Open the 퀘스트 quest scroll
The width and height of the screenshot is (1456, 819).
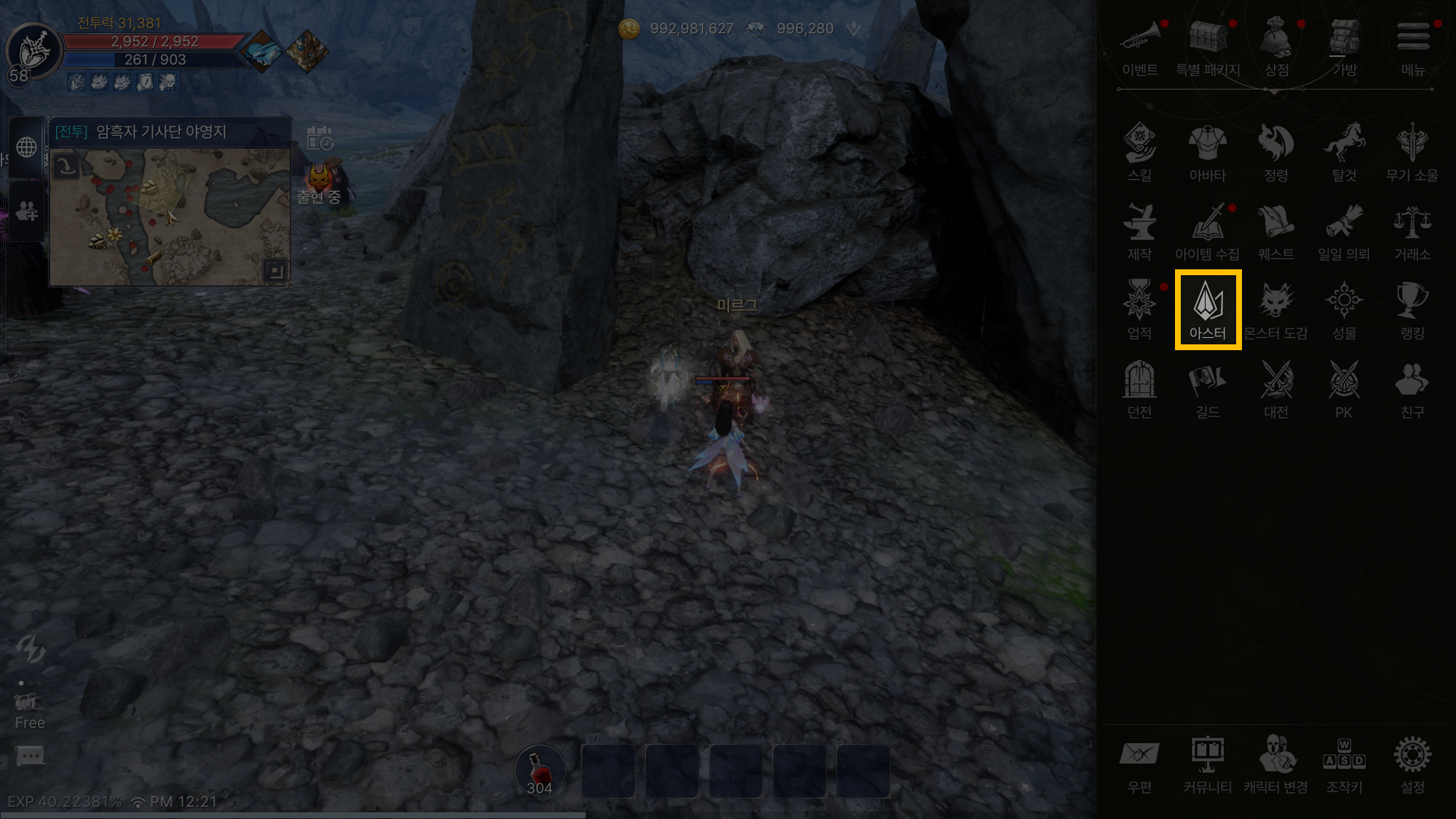point(1276,230)
